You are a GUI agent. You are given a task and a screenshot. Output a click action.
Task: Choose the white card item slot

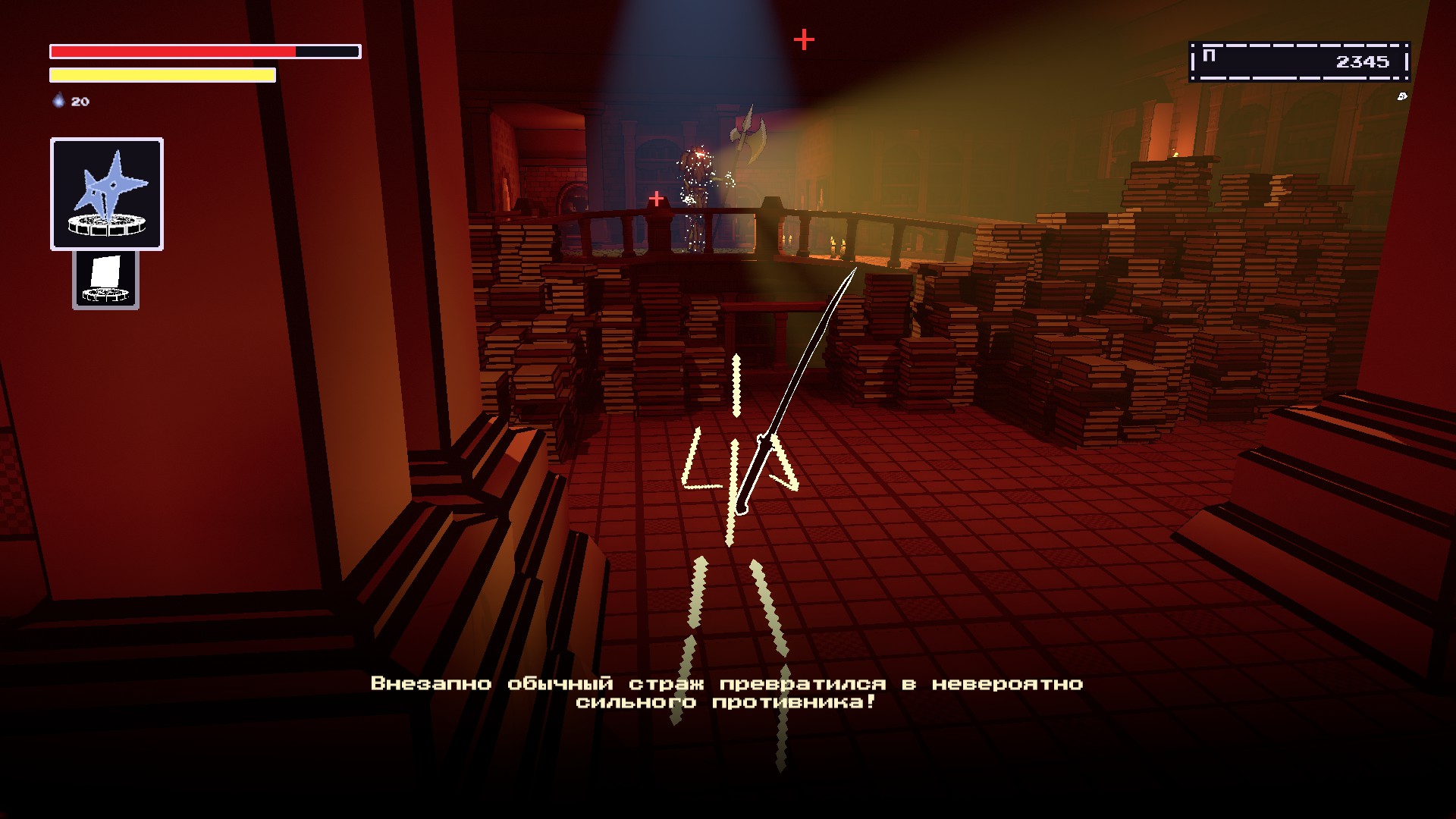point(105,280)
